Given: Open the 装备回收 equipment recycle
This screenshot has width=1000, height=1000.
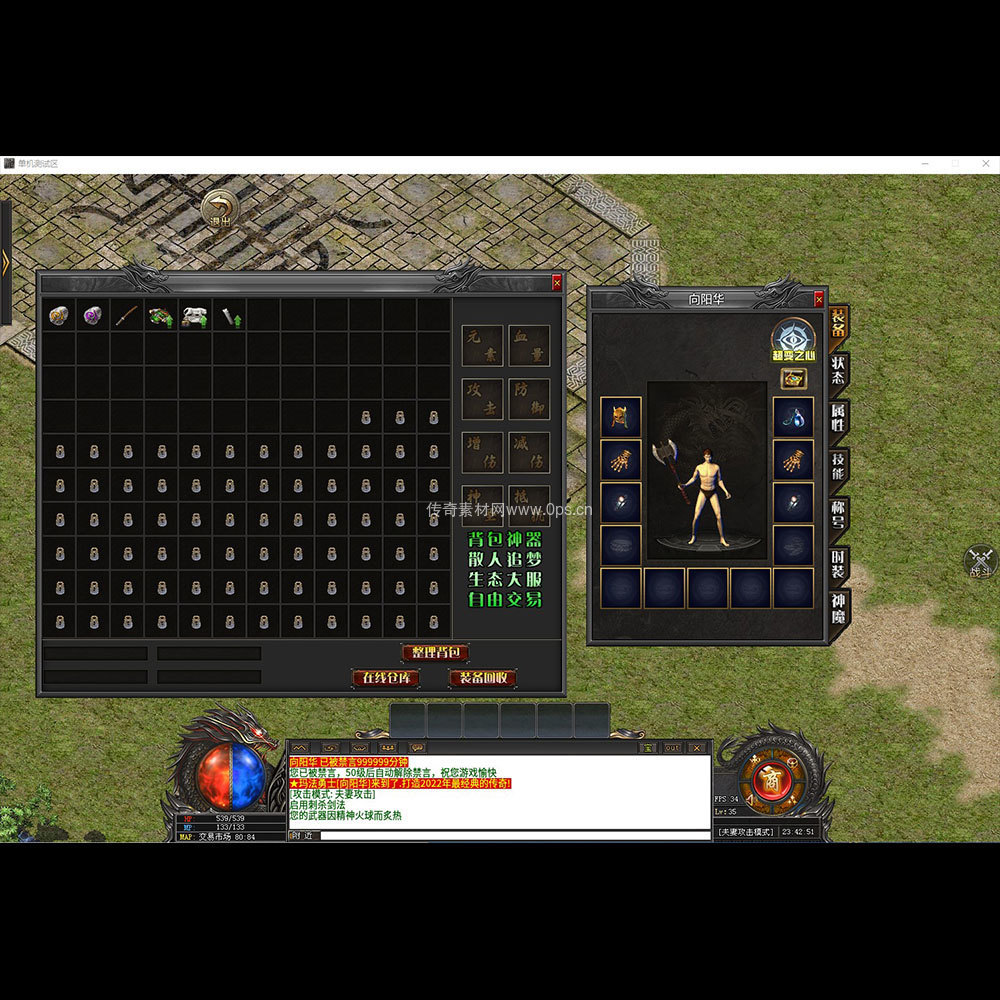Looking at the screenshot, I should tap(483, 678).
